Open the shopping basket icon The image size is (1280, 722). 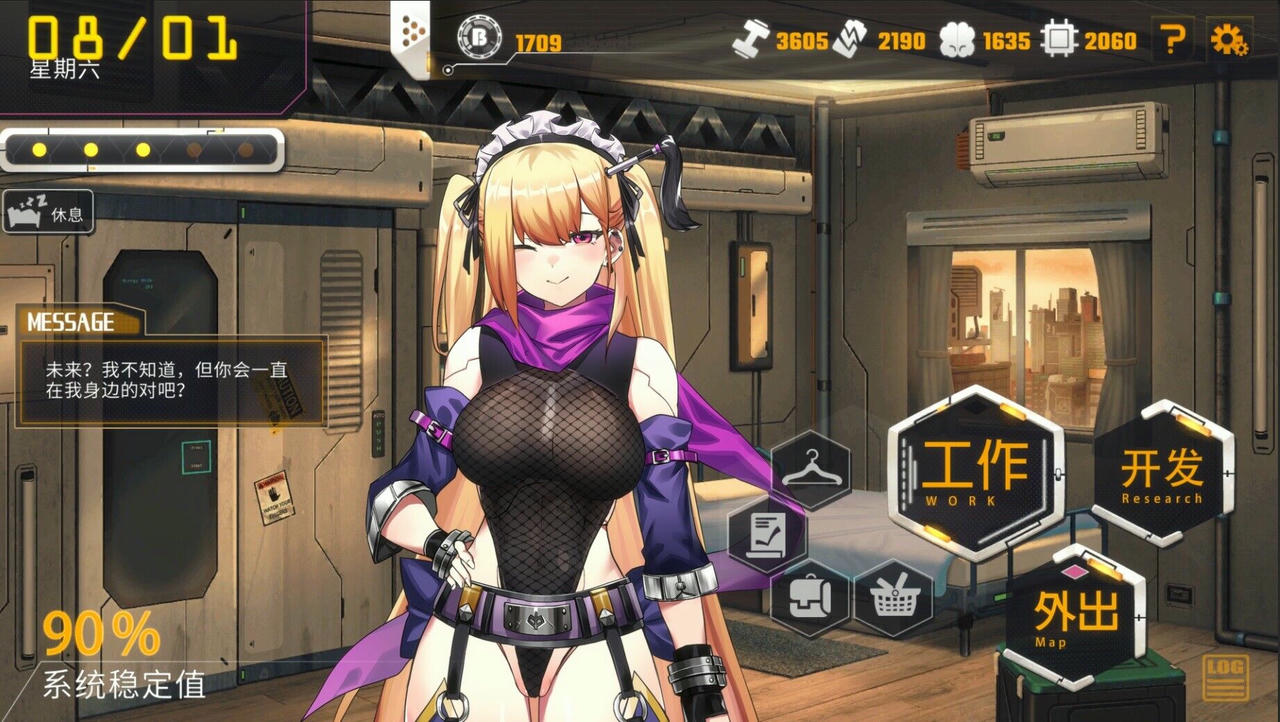click(897, 597)
